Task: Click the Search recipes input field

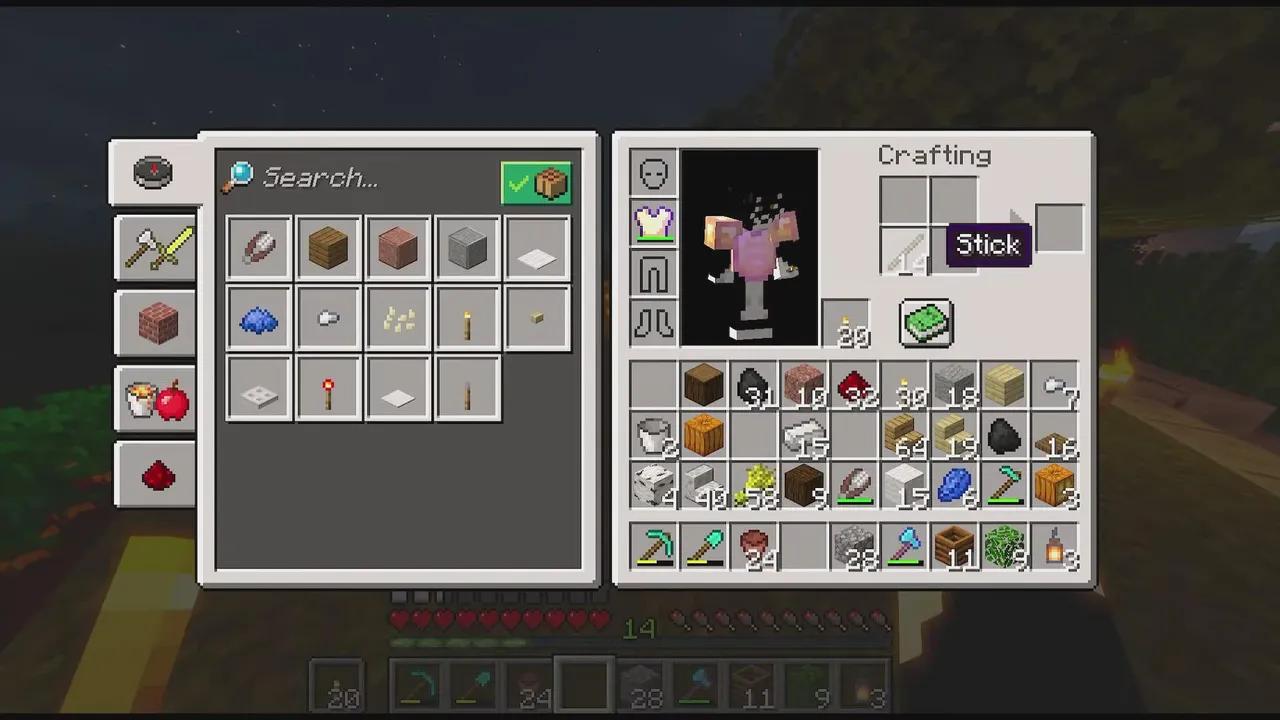Action: click(x=350, y=178)
